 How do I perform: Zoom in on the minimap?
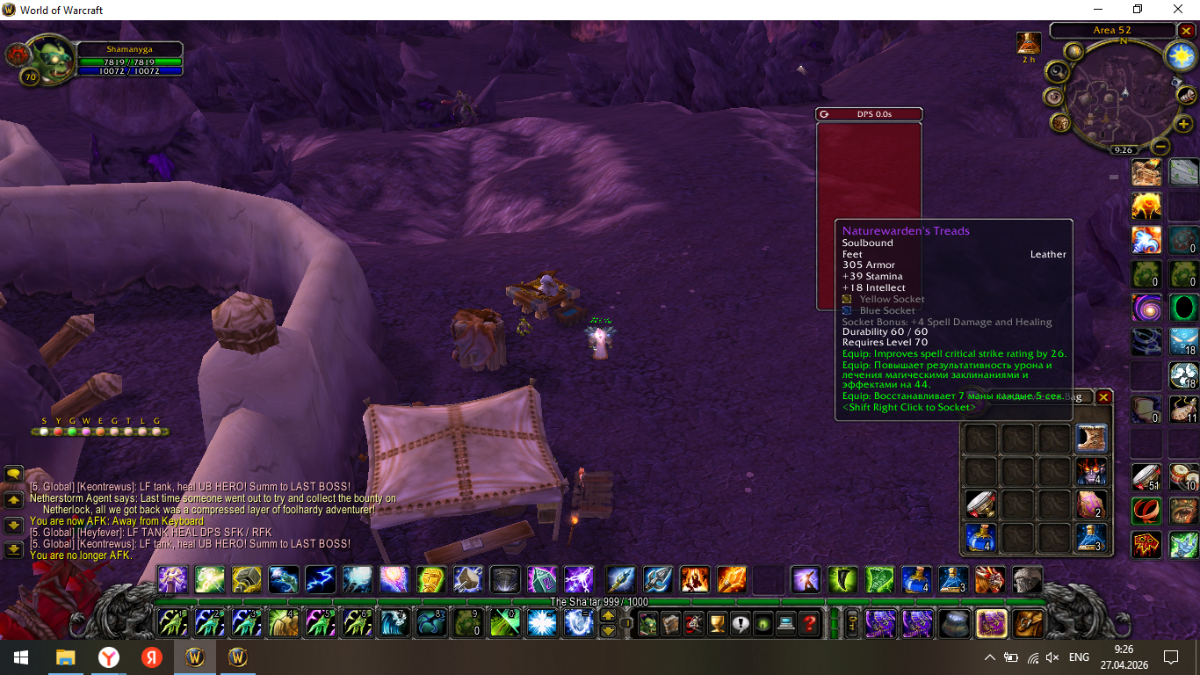1184,124
